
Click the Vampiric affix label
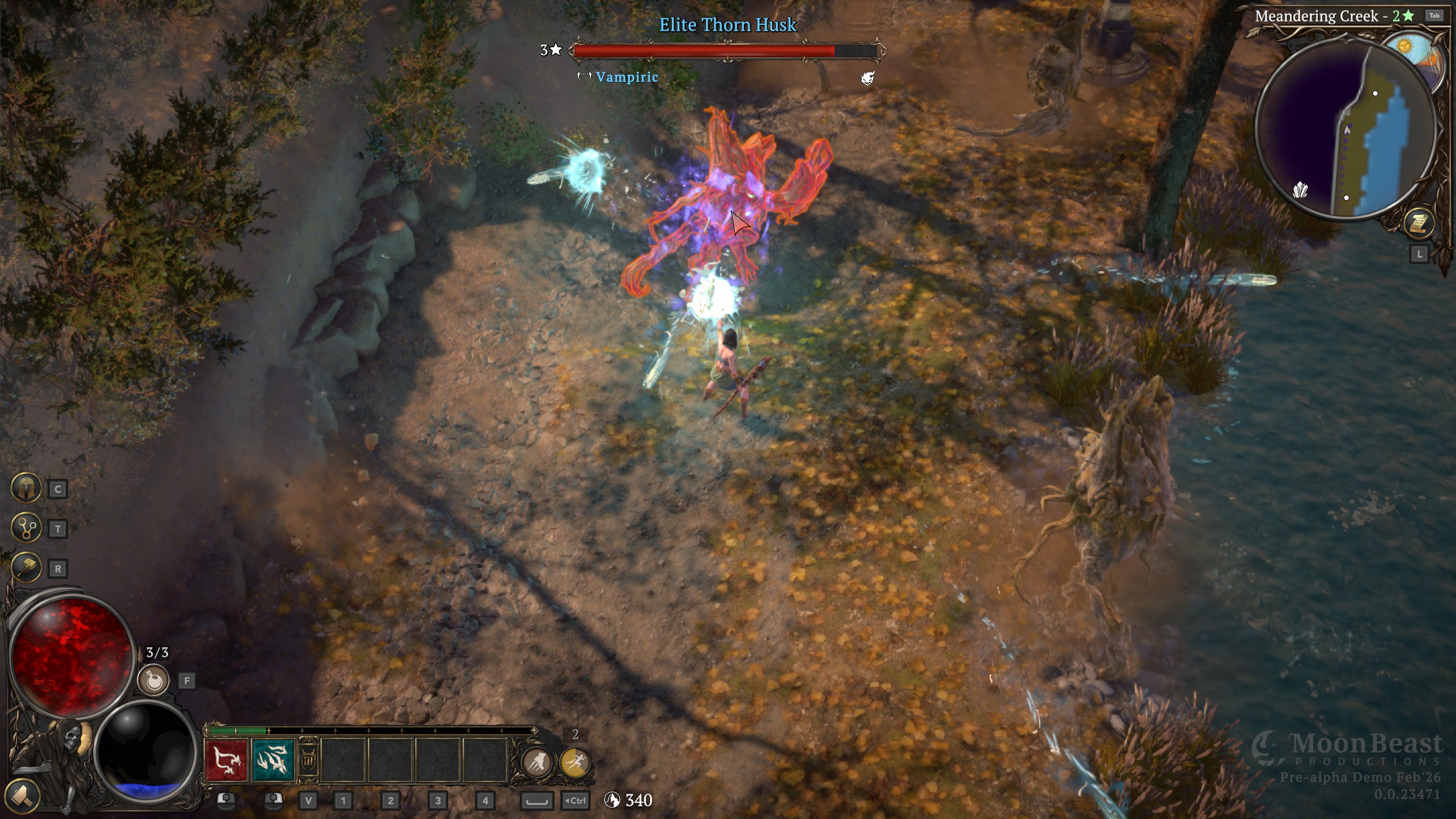click(627, 77)
